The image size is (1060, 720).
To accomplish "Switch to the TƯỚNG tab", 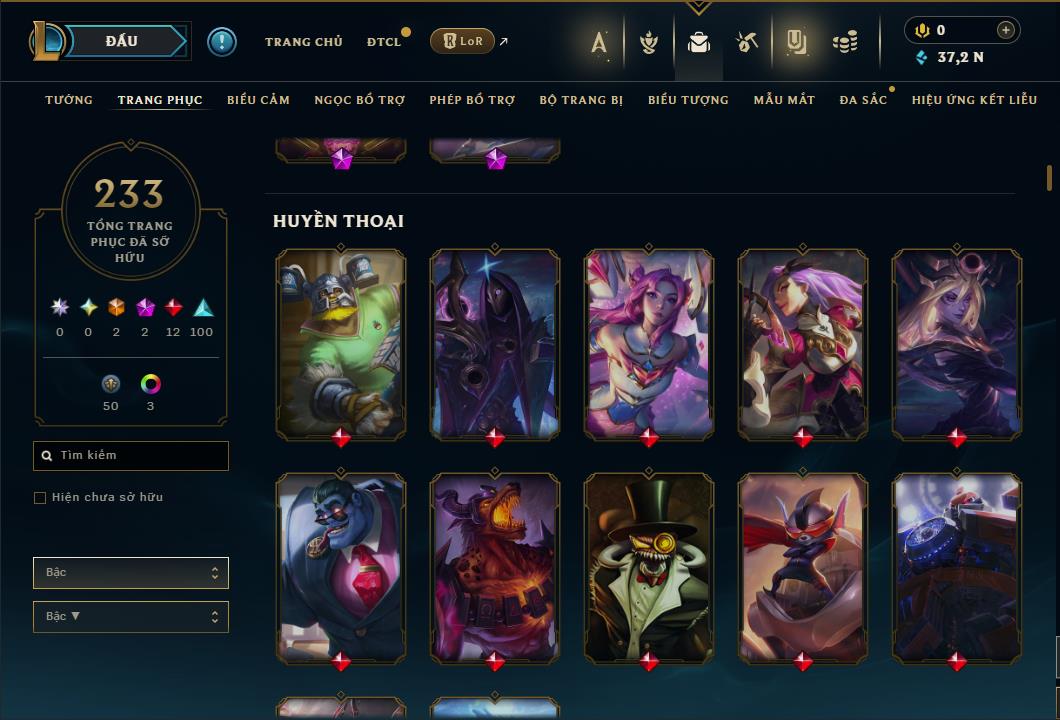I will click(69, 100).
